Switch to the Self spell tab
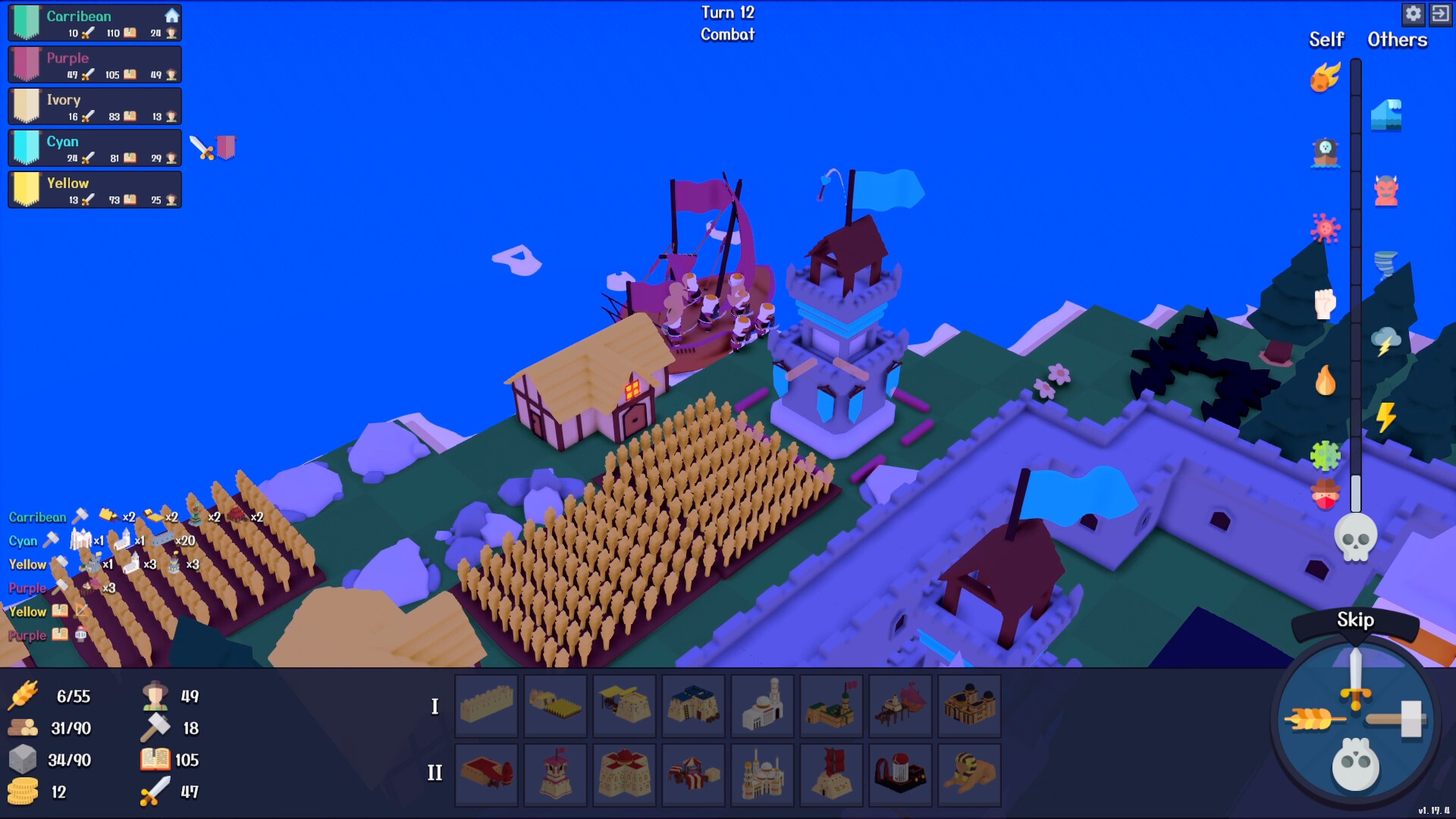 click(1325, 39)
